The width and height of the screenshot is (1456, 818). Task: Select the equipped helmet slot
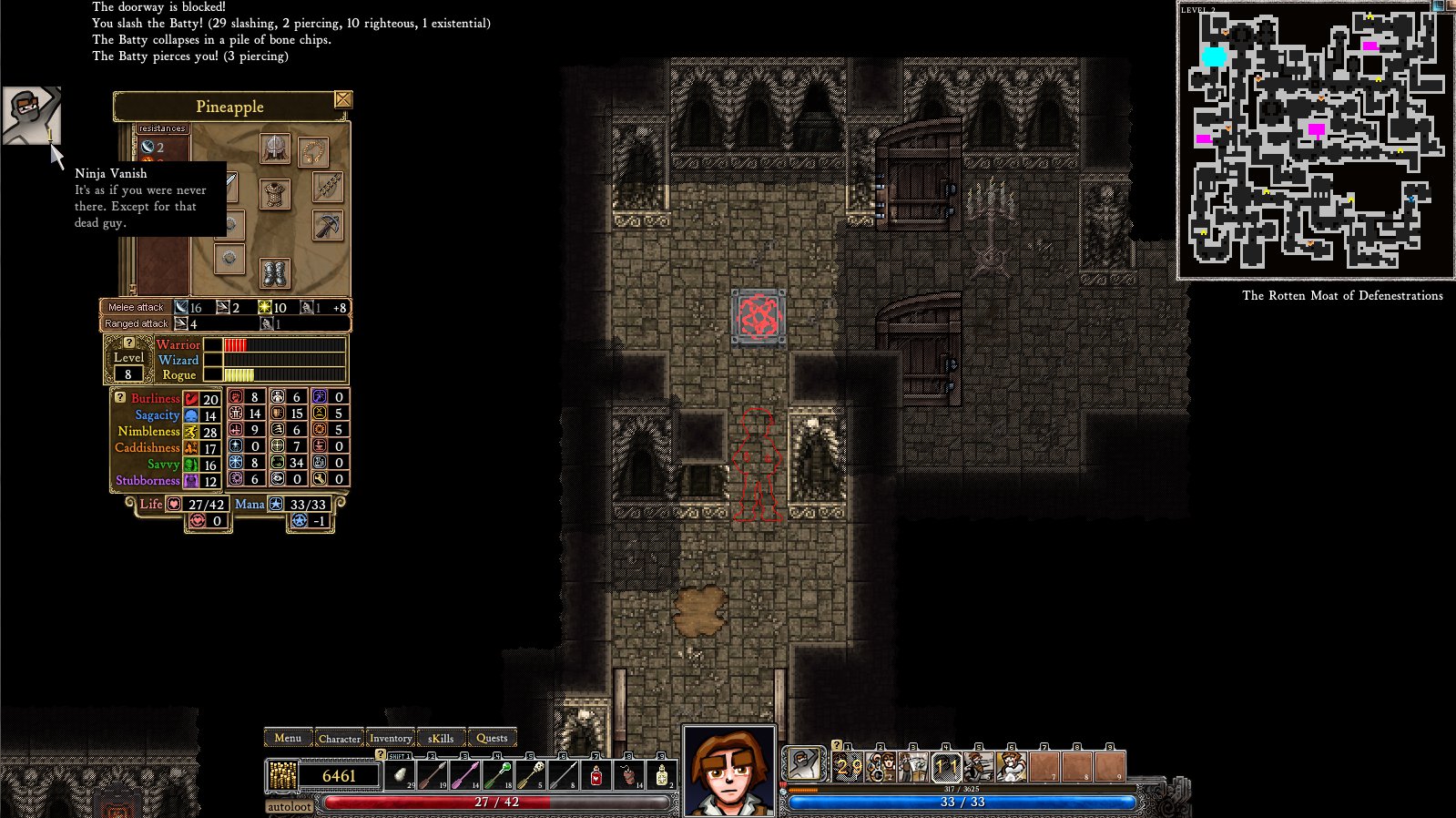(x=275, y=148)
